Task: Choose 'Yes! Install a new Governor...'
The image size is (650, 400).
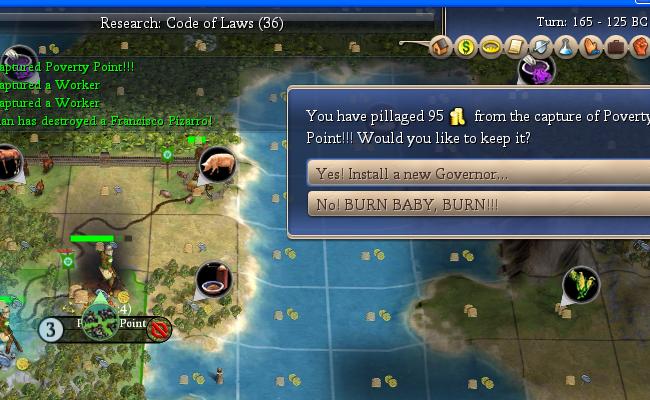Action: (x=468, y=173)
